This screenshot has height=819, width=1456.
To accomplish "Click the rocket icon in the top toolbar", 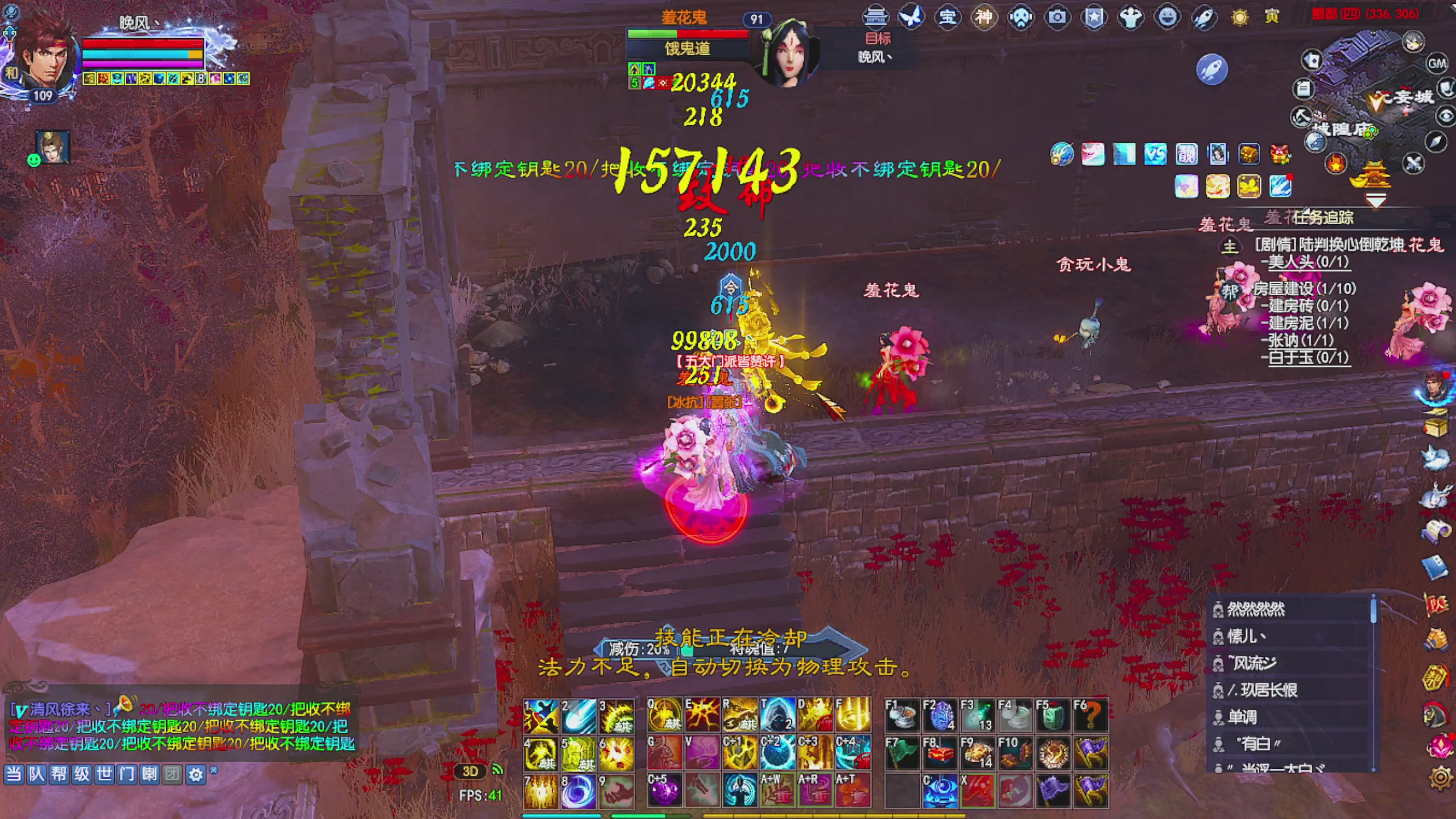I will (x=1204, y=17).
